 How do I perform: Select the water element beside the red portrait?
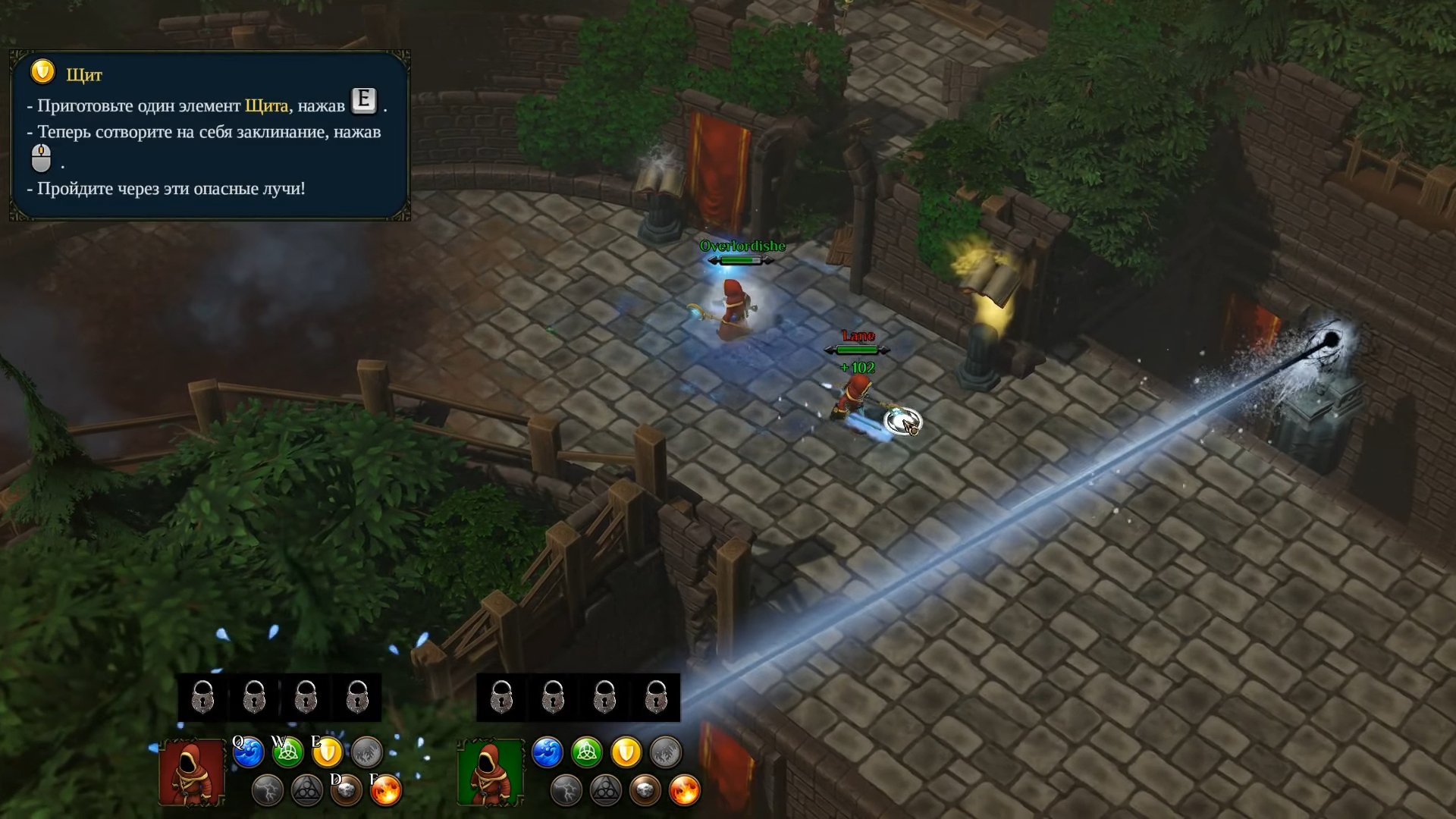pyautogui.click(x=248, y=752)
